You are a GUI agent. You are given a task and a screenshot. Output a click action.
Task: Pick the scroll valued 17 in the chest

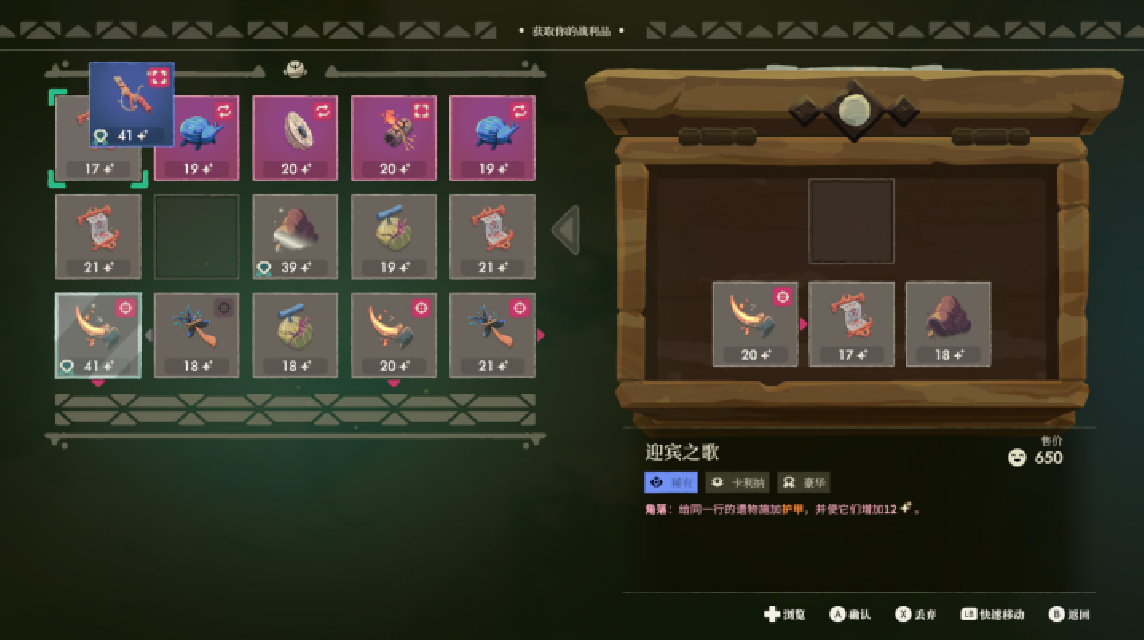tap(851, 324)
